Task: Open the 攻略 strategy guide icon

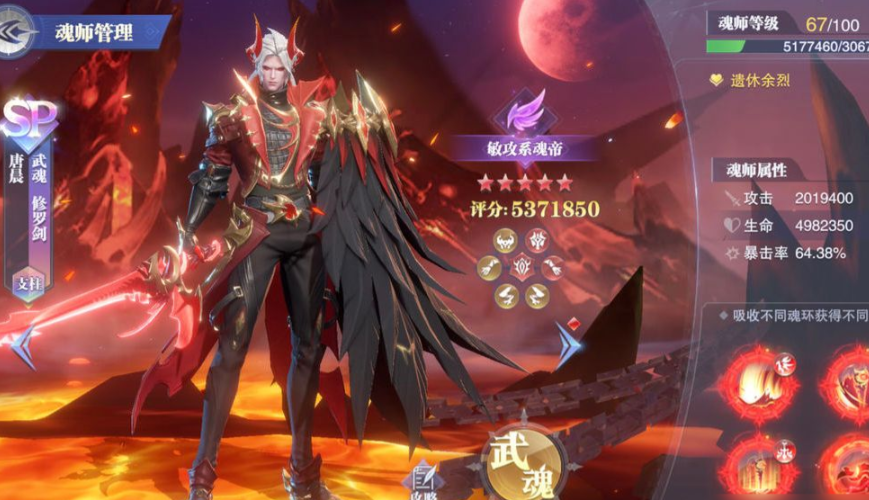Action: click(424, 480)
